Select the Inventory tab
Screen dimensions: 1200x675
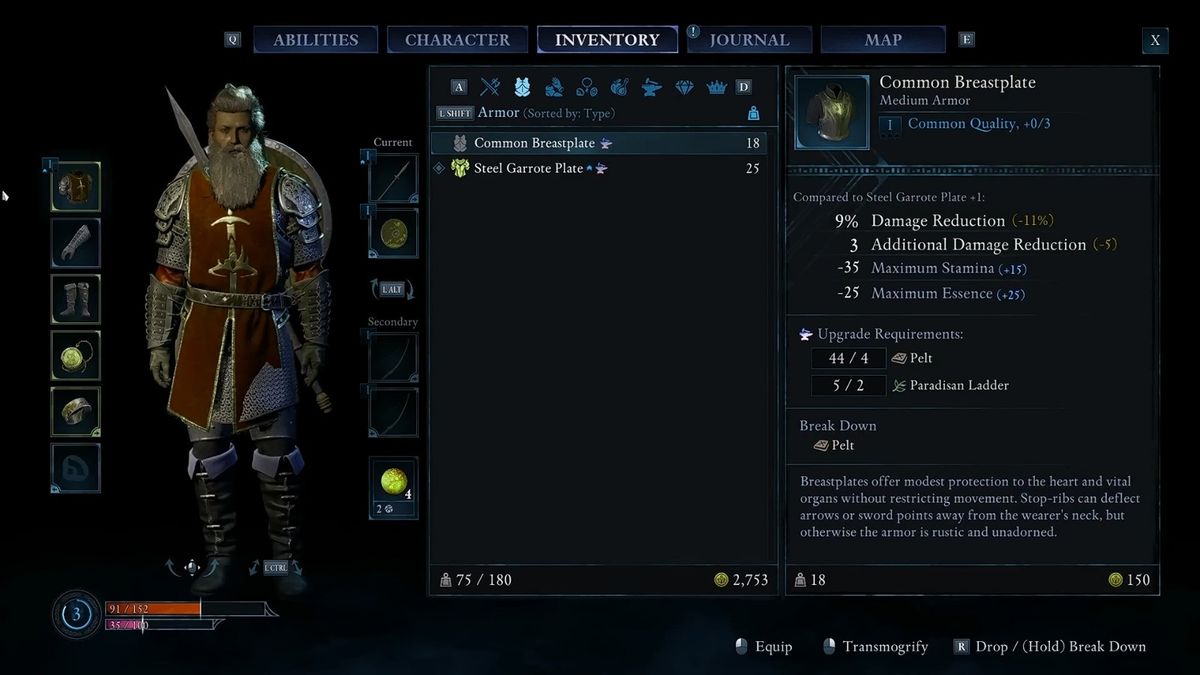pyautogui.click(x=607, y=40)
